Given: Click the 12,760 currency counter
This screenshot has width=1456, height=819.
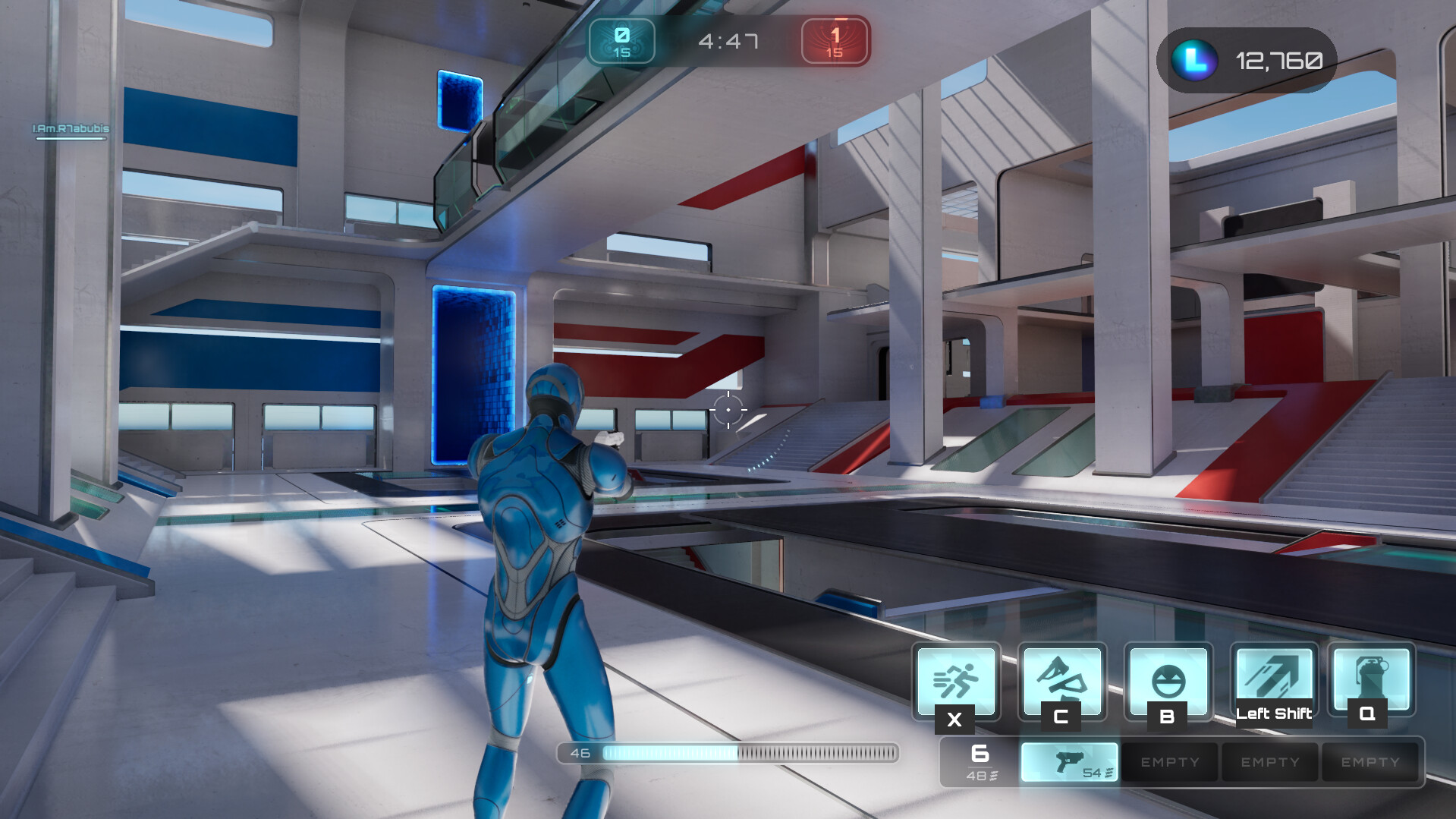Looking at the screenshot, I should point(1279,60).
